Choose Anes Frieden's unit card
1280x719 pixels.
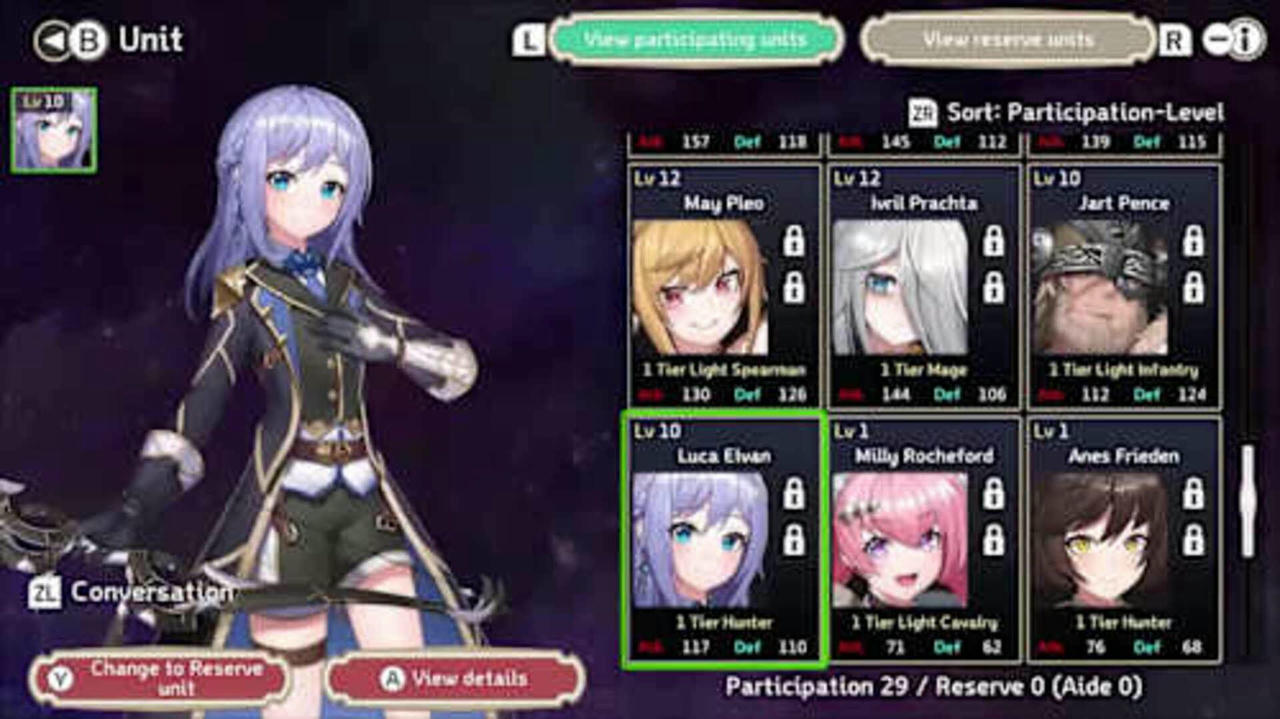tap(1123, 541)
